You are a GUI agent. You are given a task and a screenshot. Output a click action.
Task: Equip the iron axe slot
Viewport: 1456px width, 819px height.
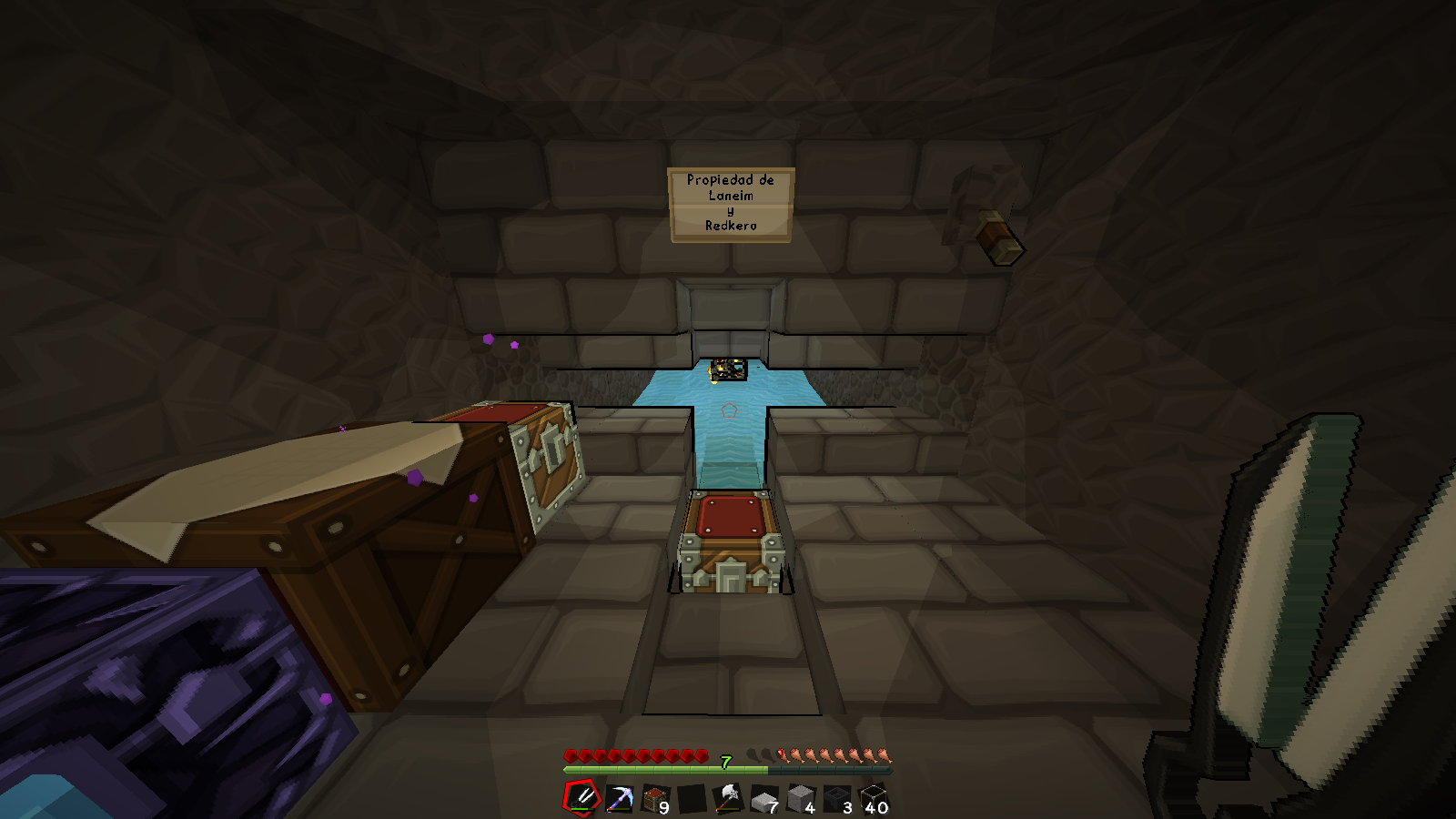tap(728, 798)
